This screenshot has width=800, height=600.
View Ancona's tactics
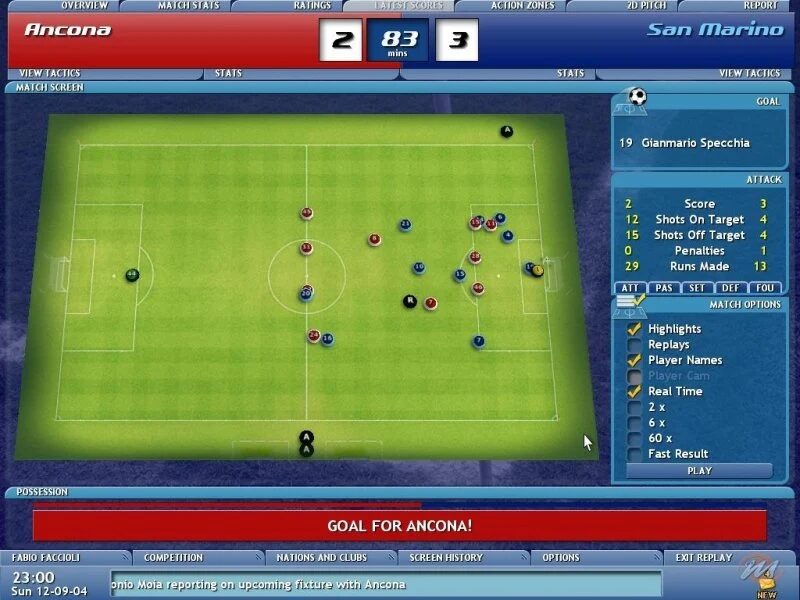[x=49, y=73]
